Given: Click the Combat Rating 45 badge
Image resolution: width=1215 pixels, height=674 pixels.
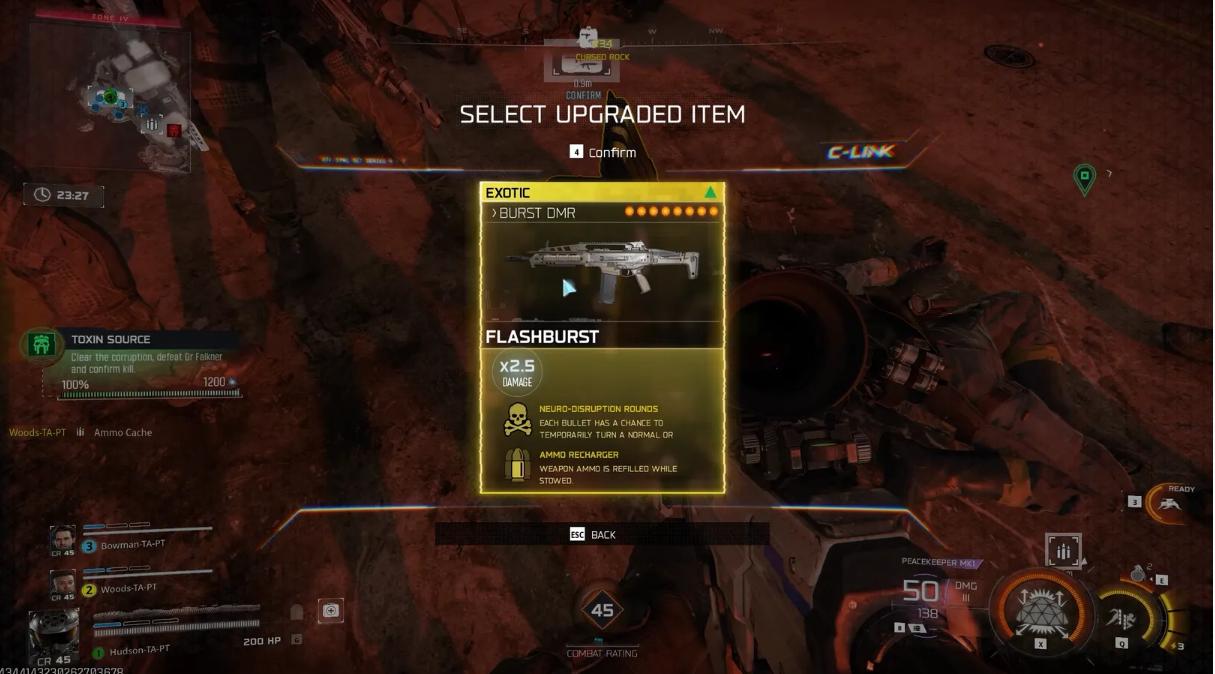Looking at the screenshot, I should (x=602, y=610).
